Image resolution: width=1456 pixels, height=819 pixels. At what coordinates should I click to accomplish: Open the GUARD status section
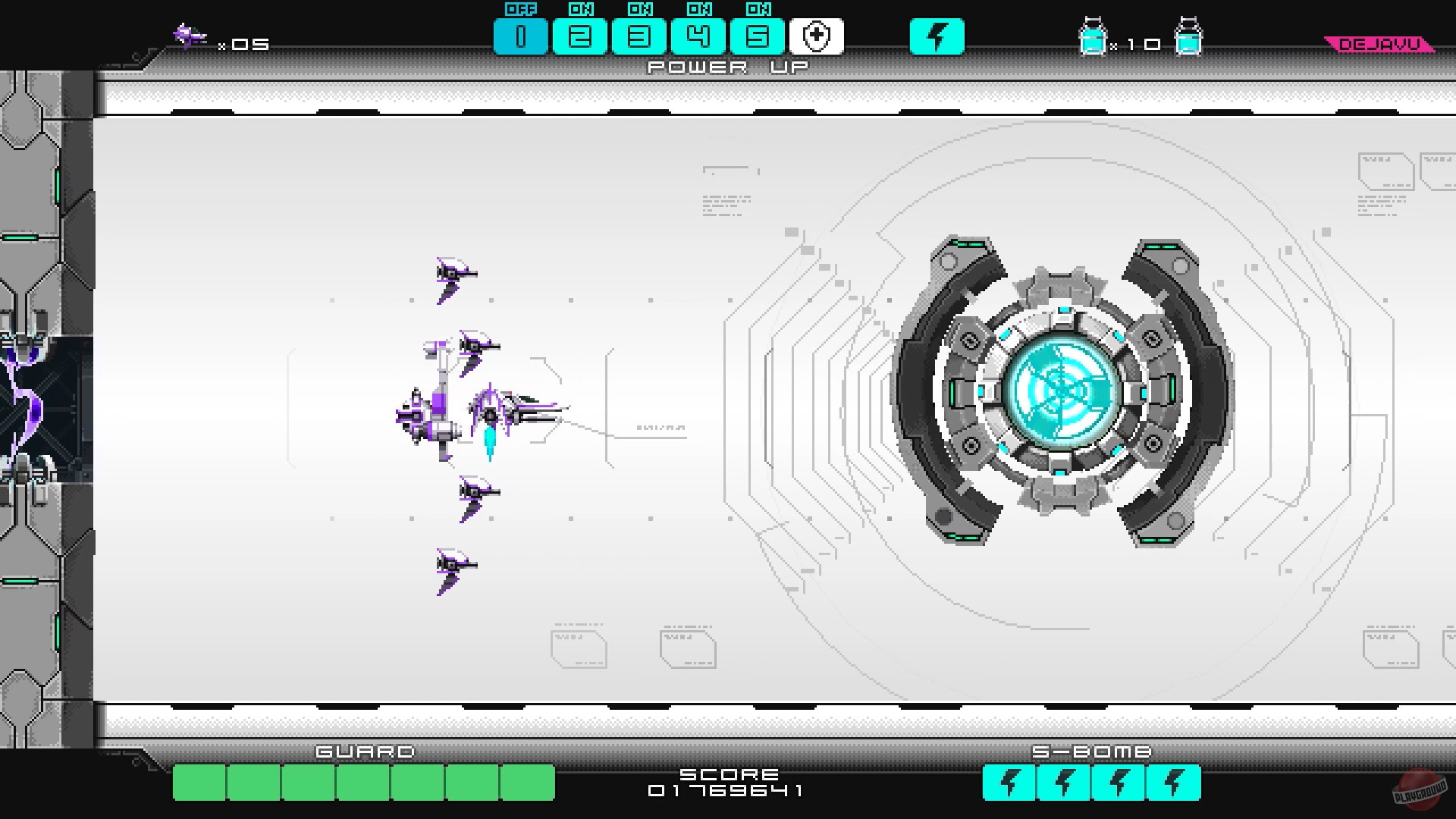tap(364, 752)
